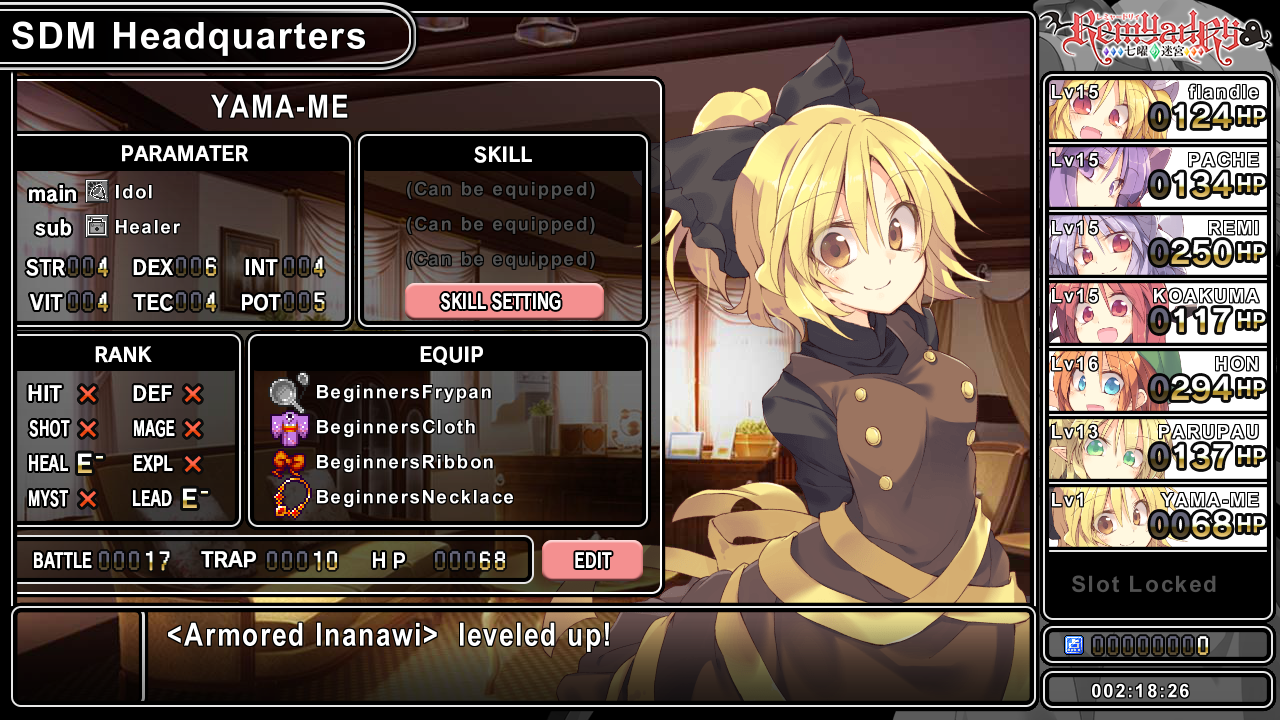Select flandle in the party list
The width and height of the screenshot is (1280, 720).
1158,109
